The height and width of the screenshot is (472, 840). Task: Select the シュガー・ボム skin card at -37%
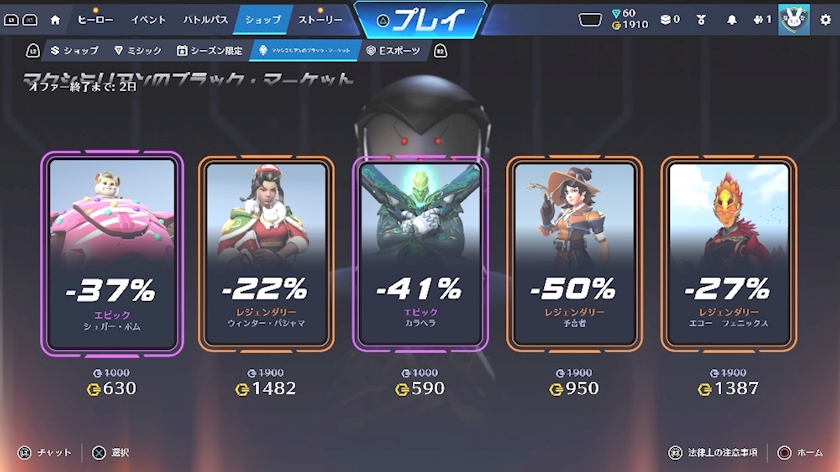click(112, 253)
